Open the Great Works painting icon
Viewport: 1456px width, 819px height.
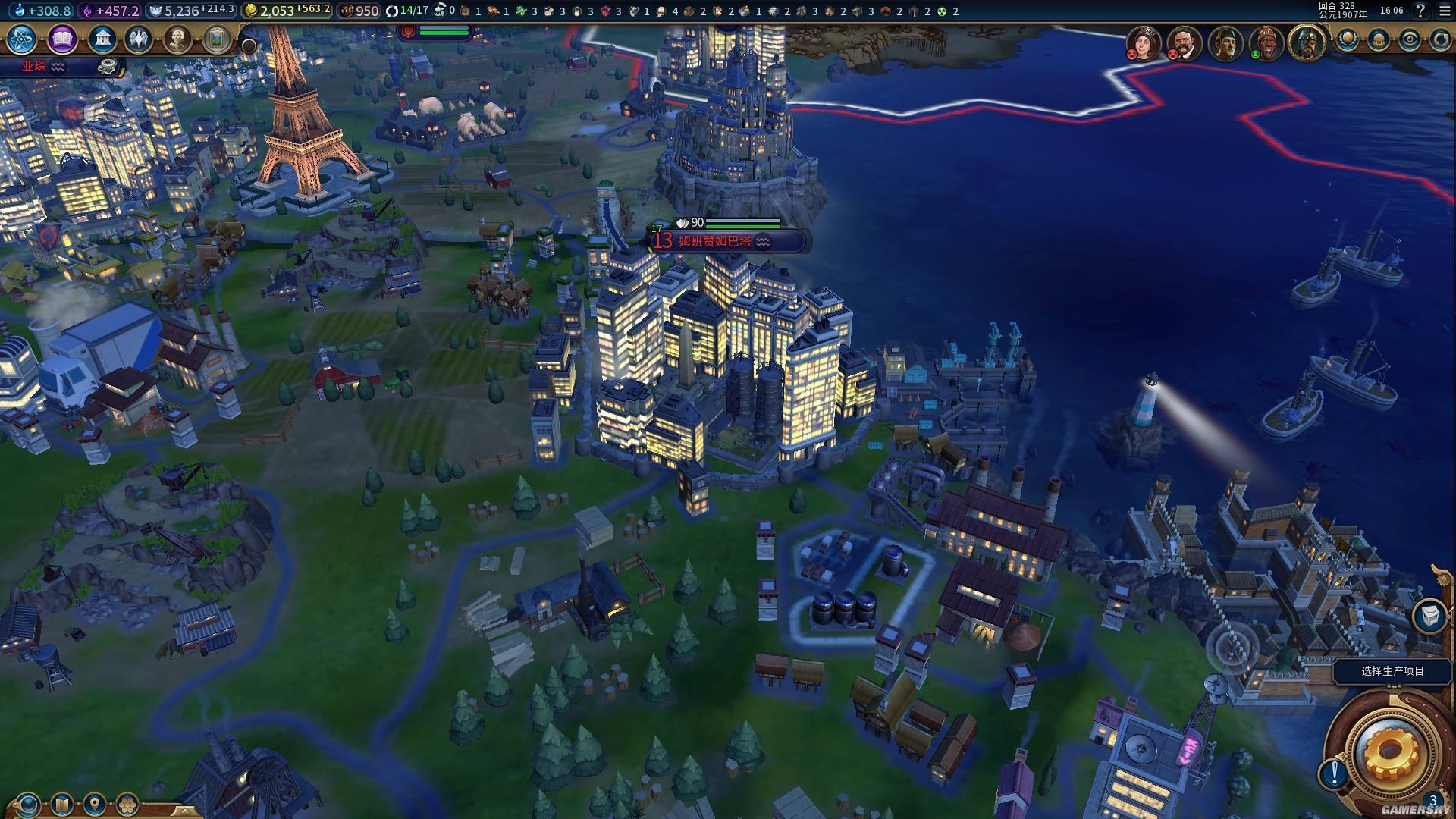click(216, 39)
